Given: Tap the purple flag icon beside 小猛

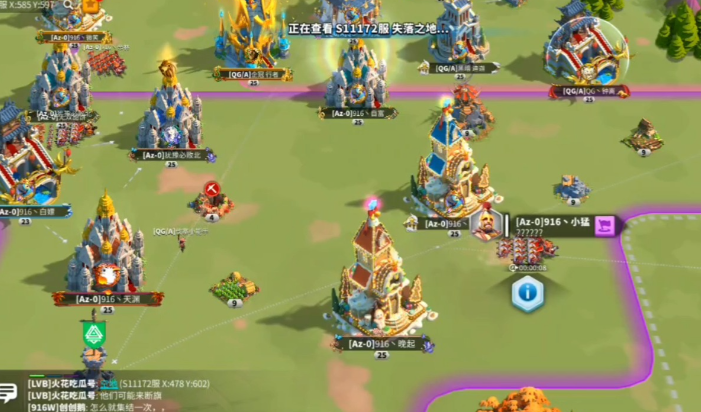Looking at the screenshot, I should [604, 226].
